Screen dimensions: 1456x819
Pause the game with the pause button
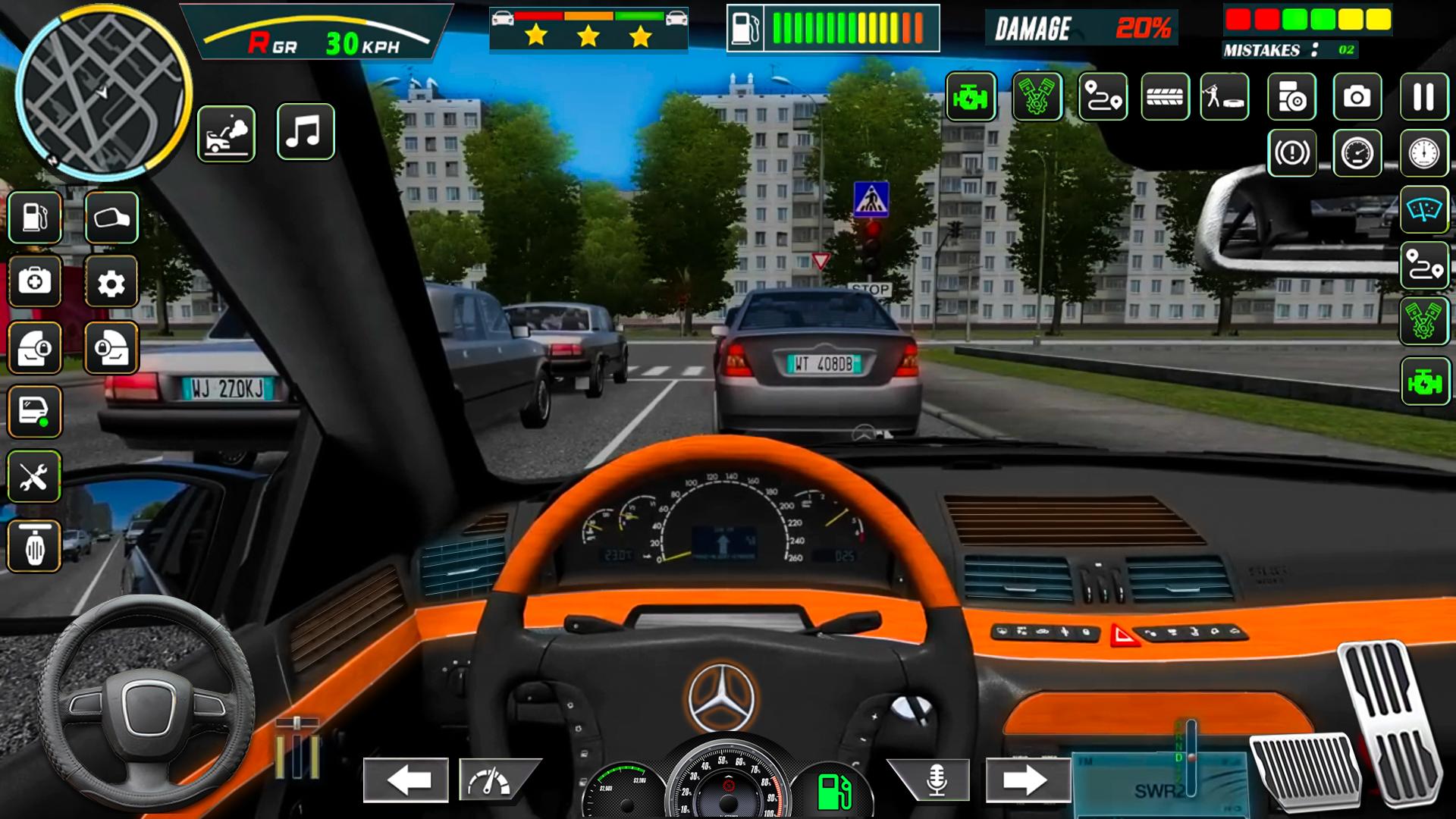1423,96
